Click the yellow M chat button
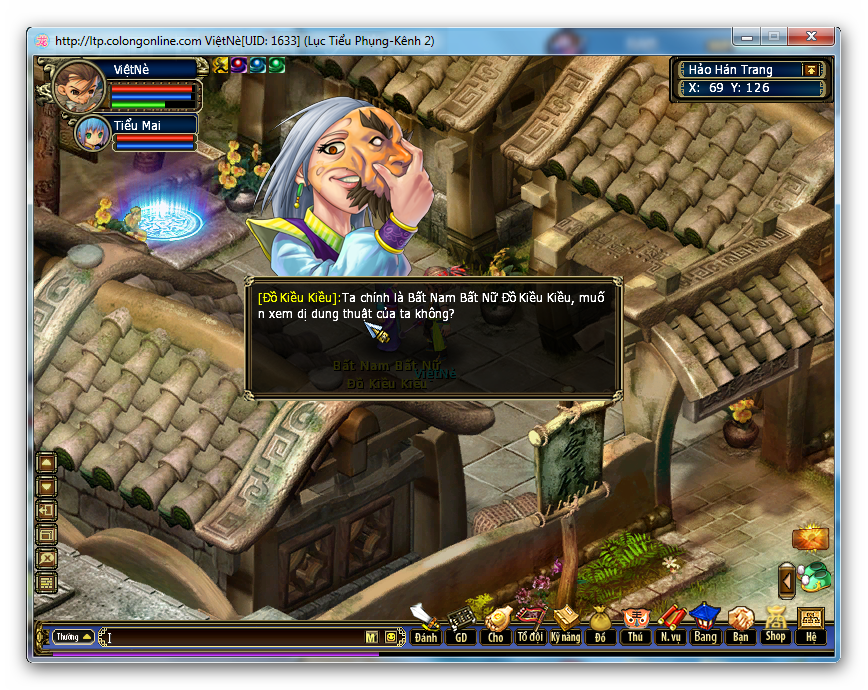This screenshot has width=868, height=690. [x=372, y=637]
